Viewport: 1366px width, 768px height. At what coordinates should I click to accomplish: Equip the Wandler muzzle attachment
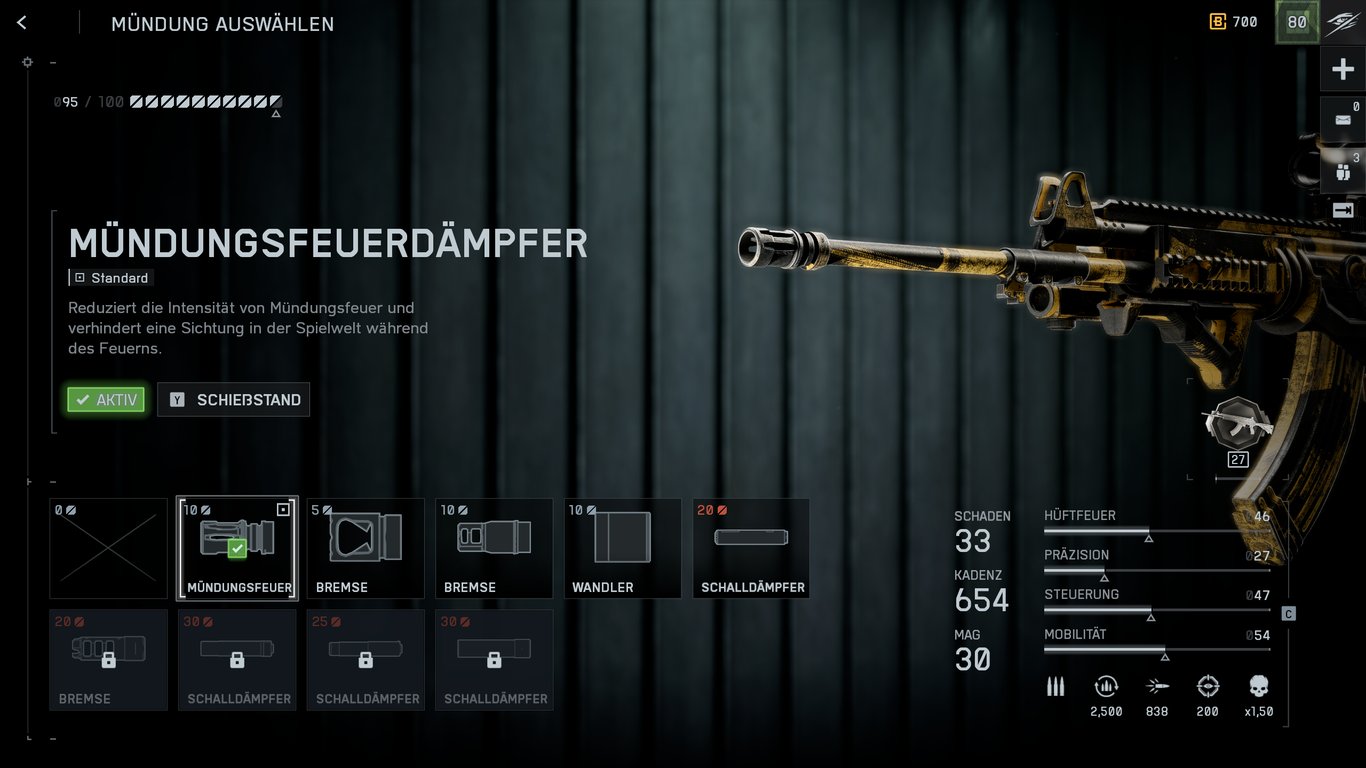pos(622,548)
